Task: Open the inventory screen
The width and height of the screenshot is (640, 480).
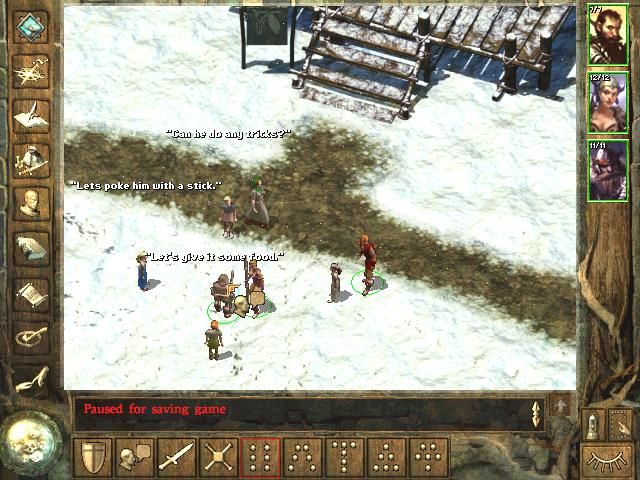Action: (32, 157)
